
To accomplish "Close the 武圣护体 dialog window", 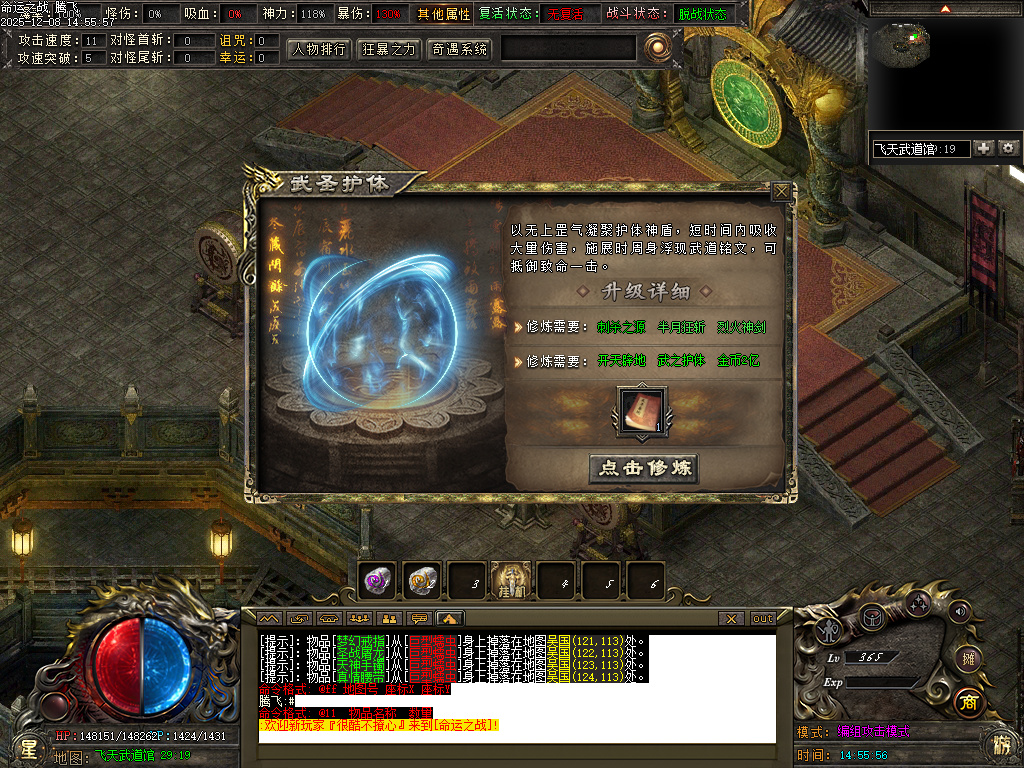I will click(780, 191).
